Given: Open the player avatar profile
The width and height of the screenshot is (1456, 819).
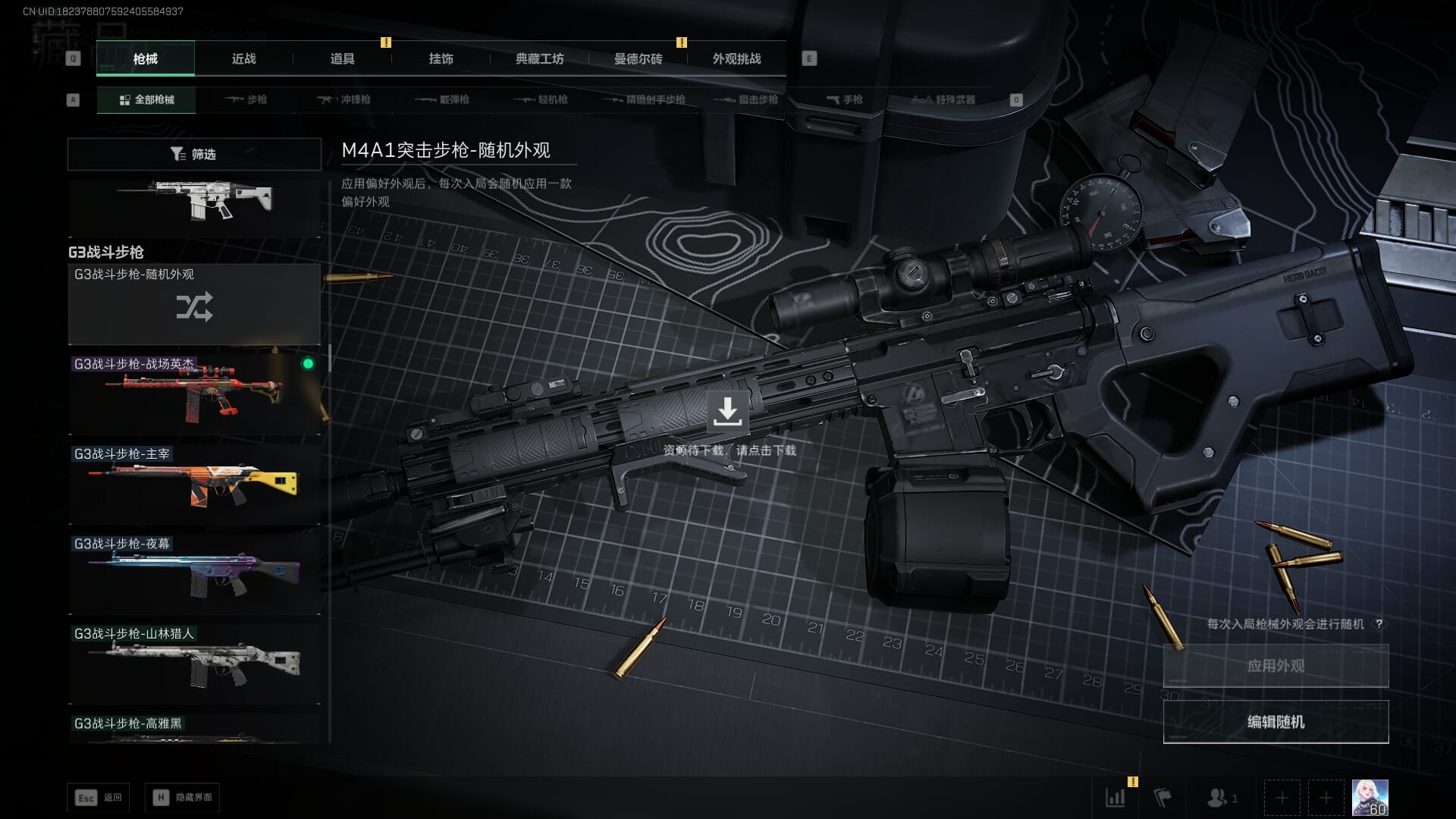Looking at the screenshot, I should [1370, 798].
